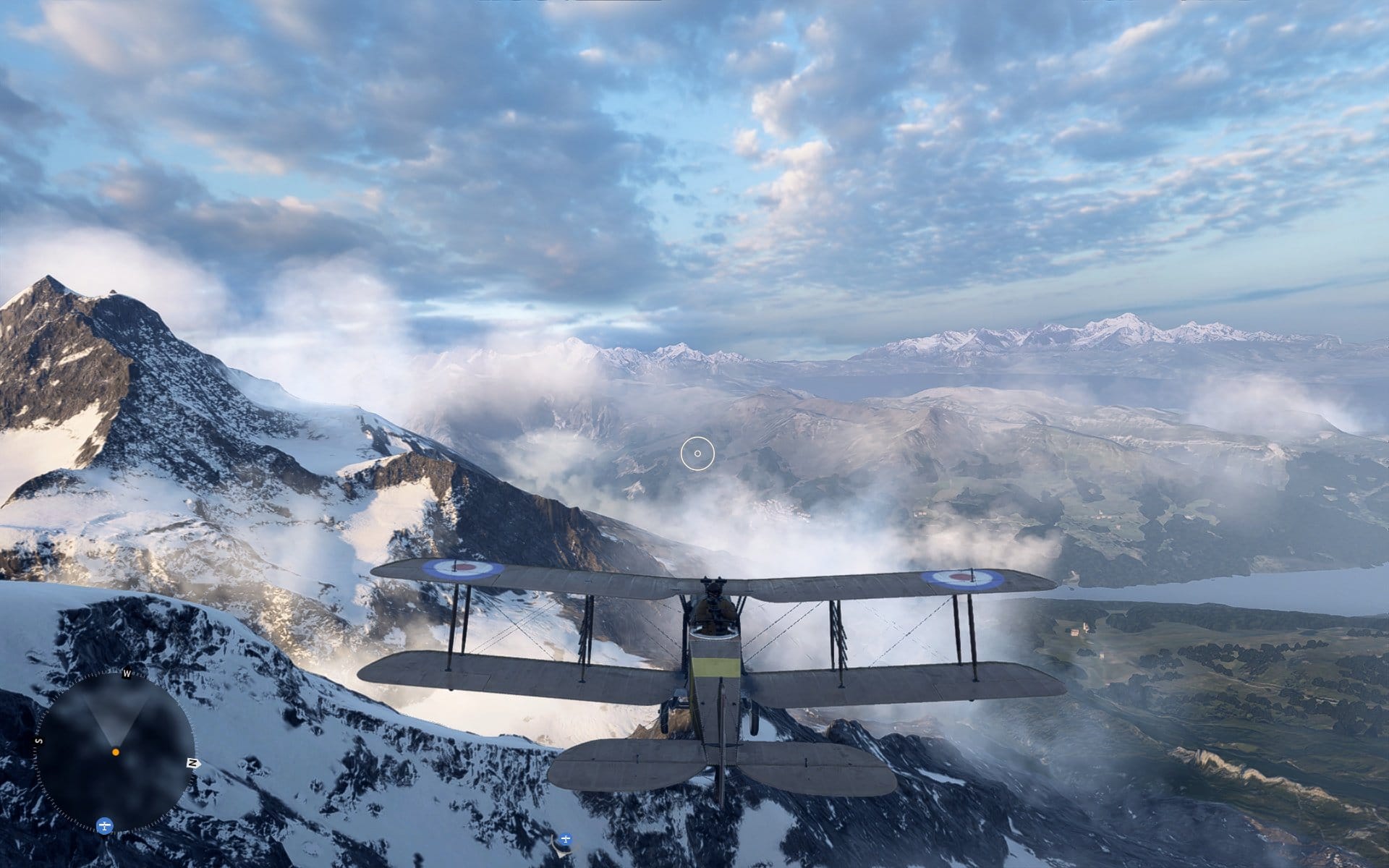
Task: Select the blue plane marker on minimap rim
Action: tap(105, 825)
